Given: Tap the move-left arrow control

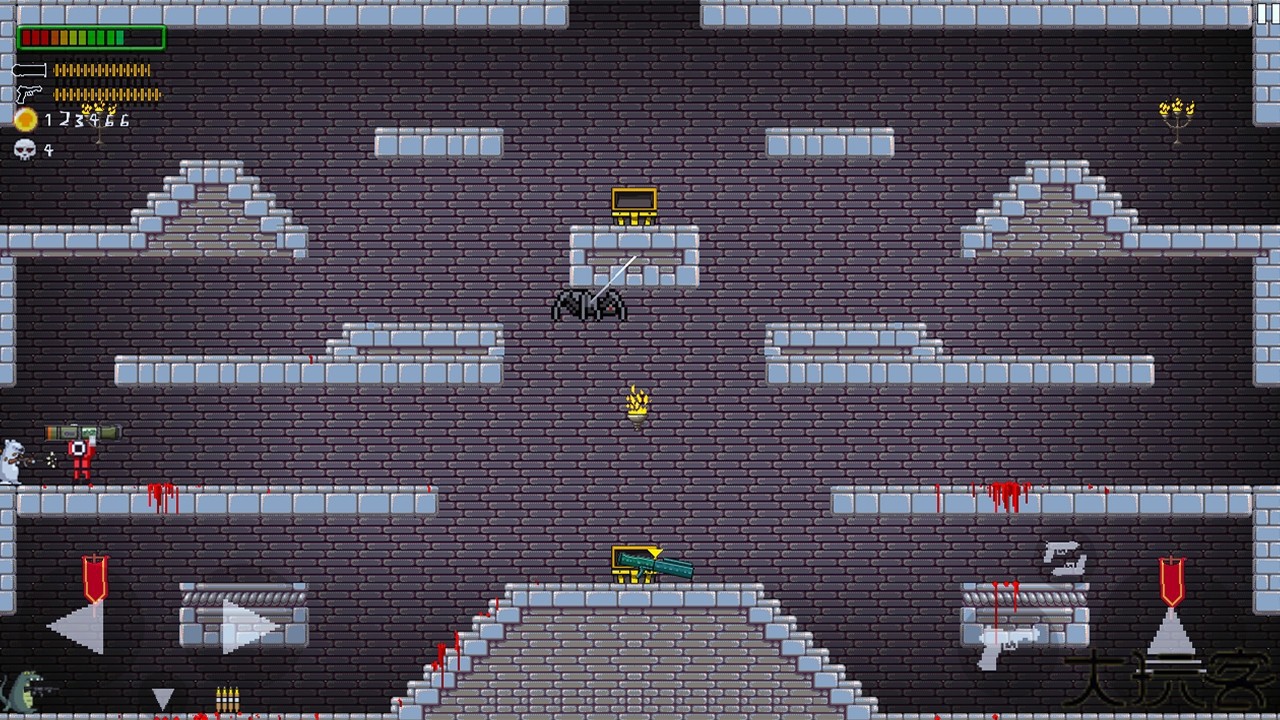Looking at the screenshot, I should (76, 627).
